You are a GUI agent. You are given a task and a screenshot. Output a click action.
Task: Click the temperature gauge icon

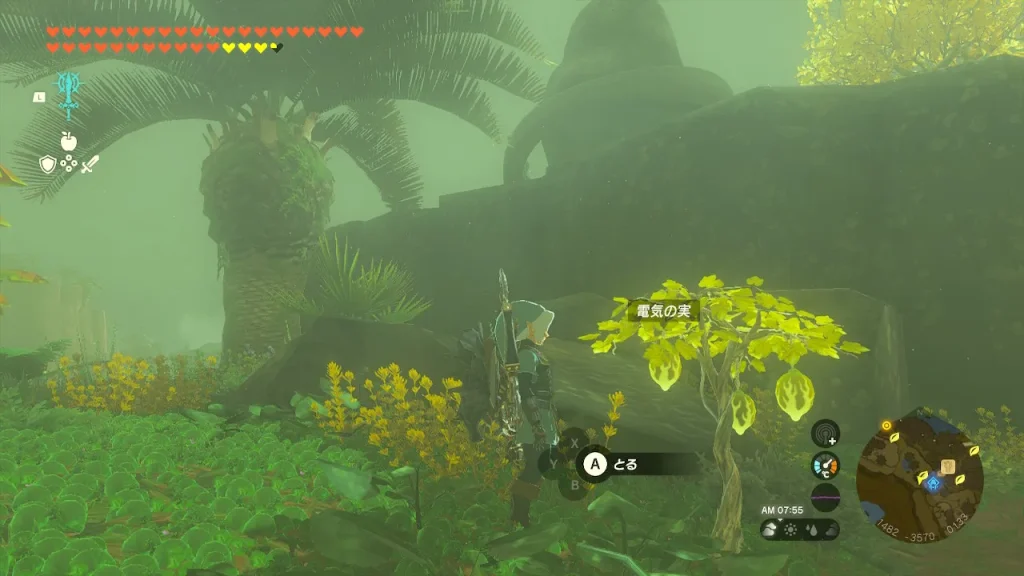click(825, 465)
